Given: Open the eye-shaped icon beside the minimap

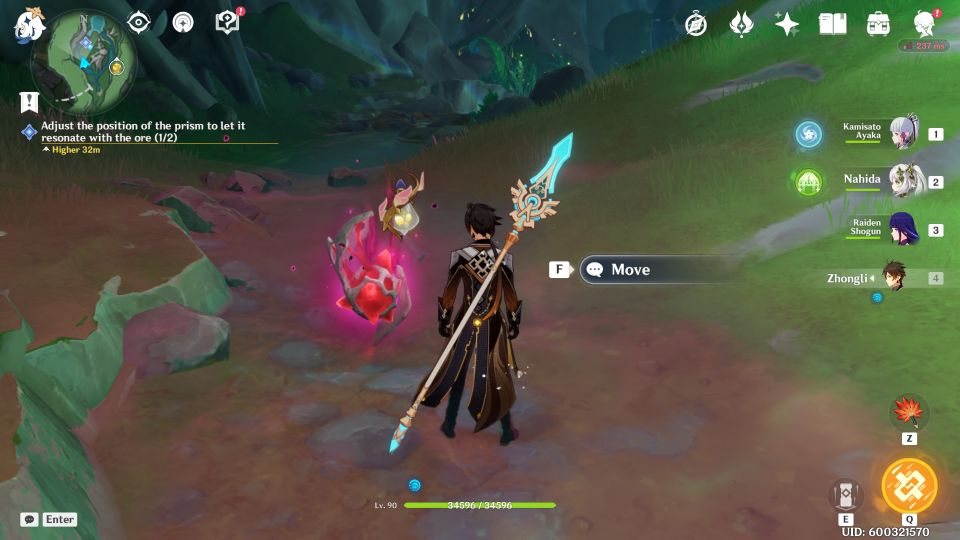Looking at the screenshot, I should (x=138, y=22).
